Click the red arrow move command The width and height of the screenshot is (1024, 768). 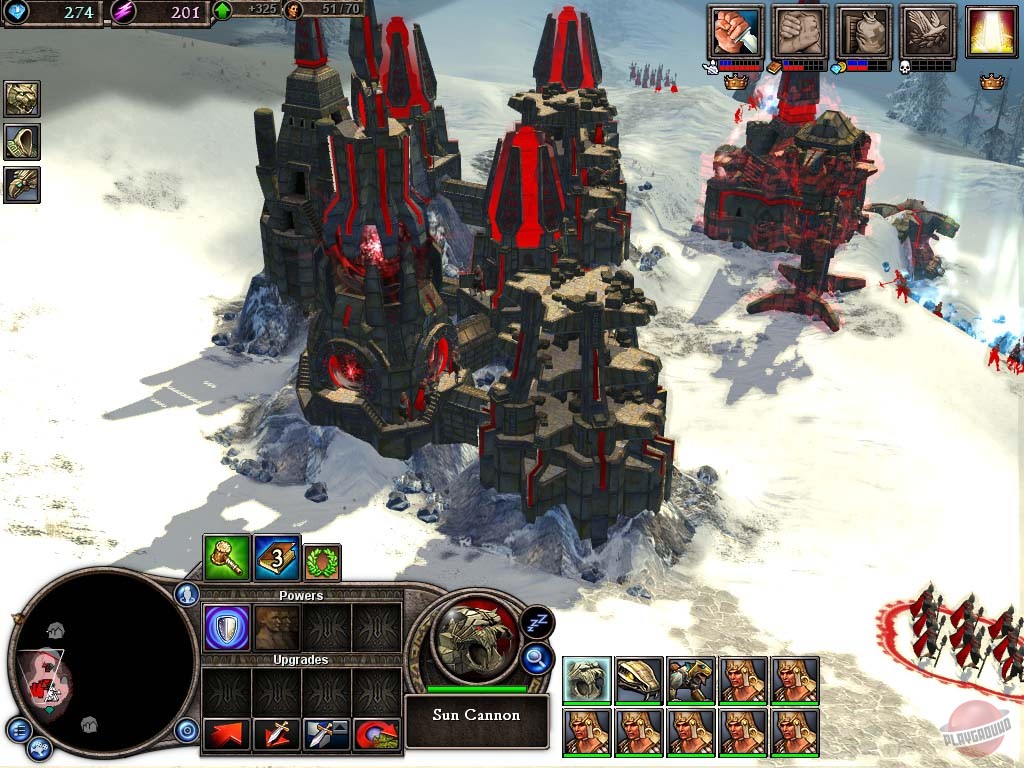pyautogui.click(x=226, y=735)
